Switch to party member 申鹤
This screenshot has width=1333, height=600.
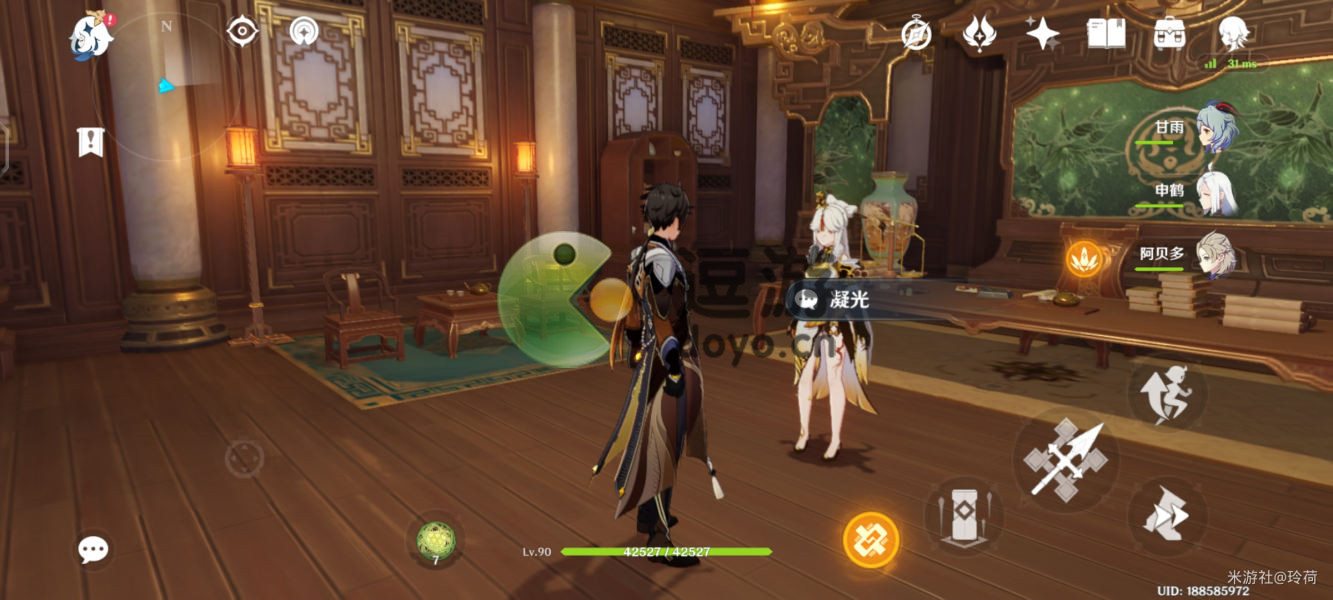point(1216,192)
